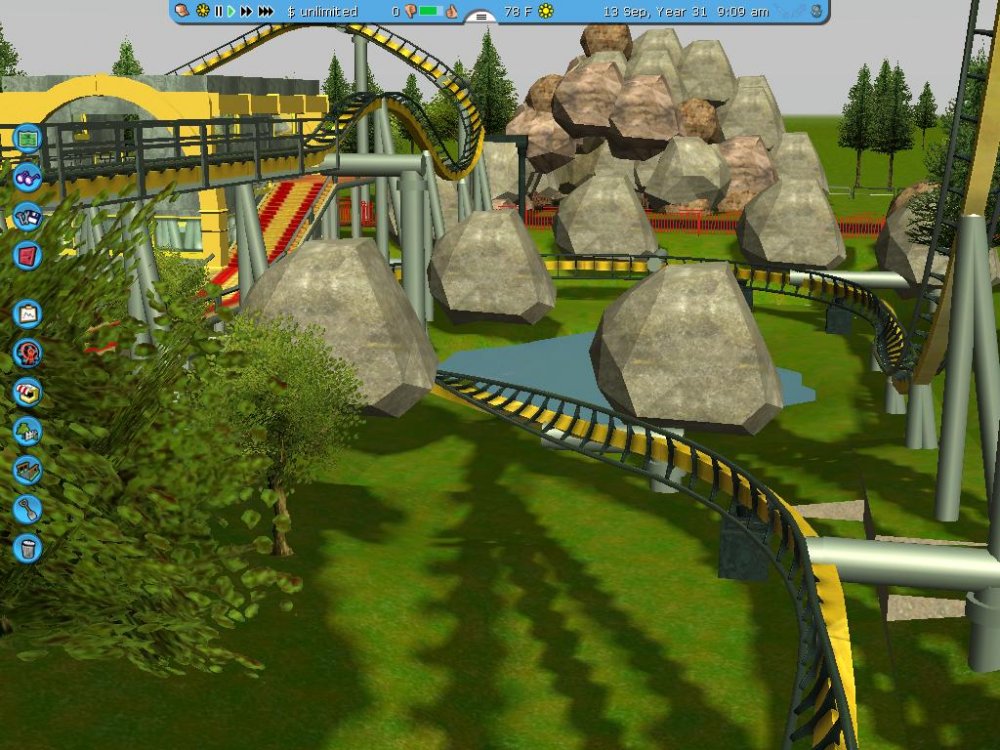Click the hand icon at the bar's left end
Screen dimensions: 1000x750
point(182,11)
